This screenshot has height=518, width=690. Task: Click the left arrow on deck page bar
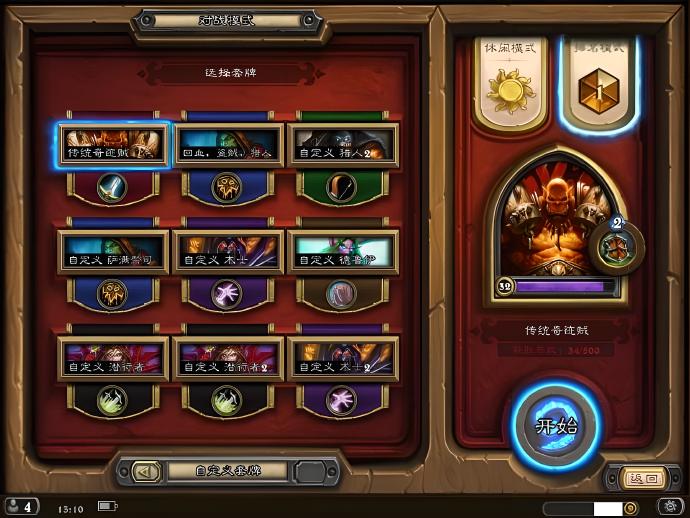point(146,471)
